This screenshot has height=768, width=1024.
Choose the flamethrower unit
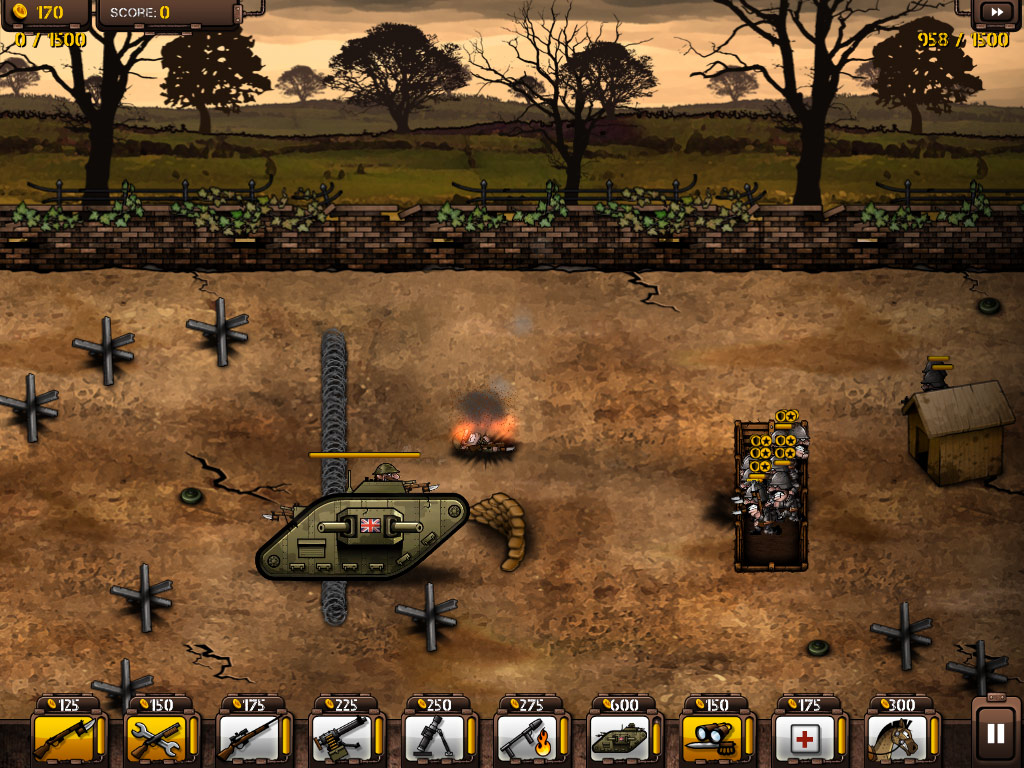coord(526,736)
